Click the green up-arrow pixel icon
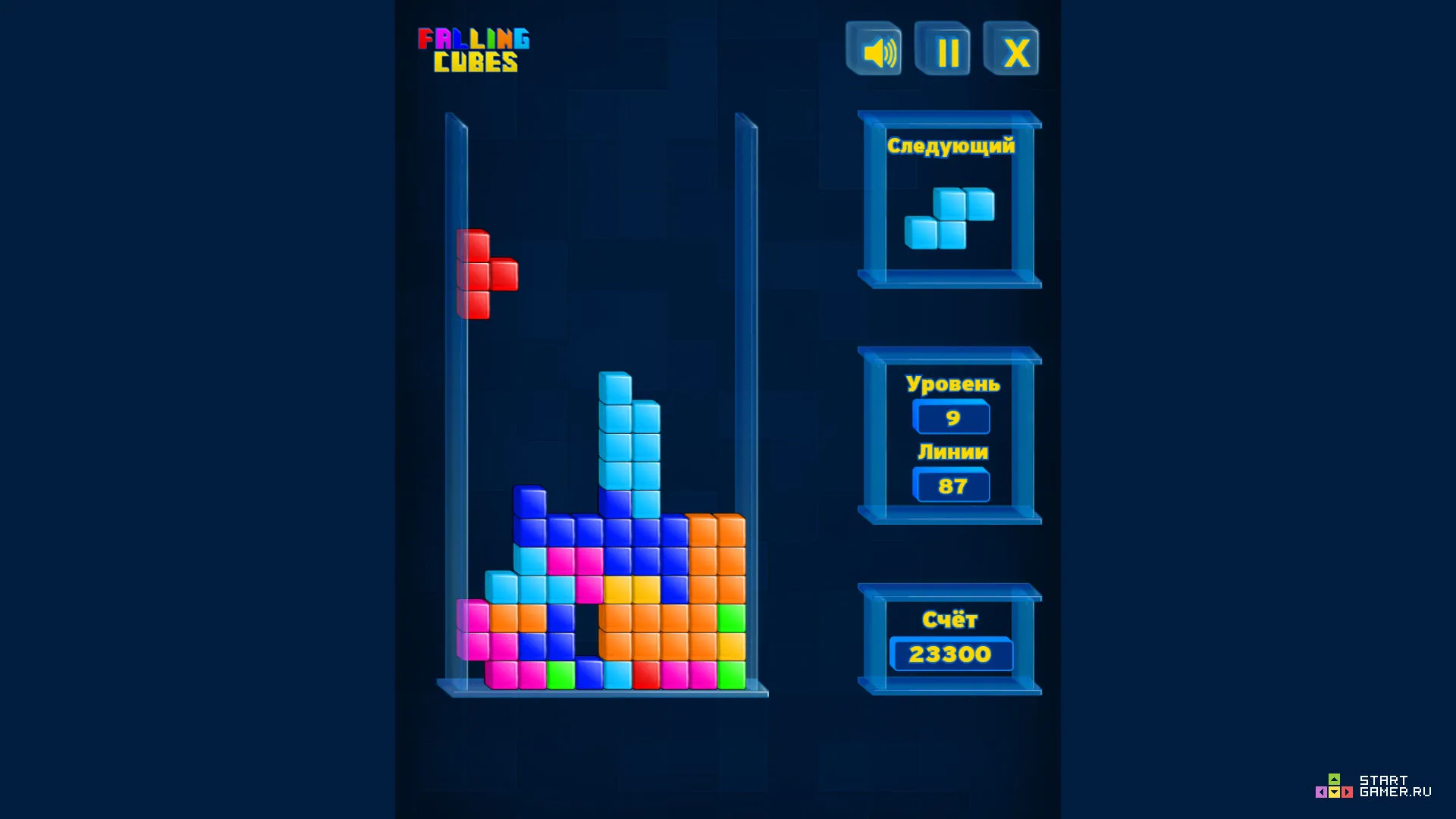 pos(1334,779)
